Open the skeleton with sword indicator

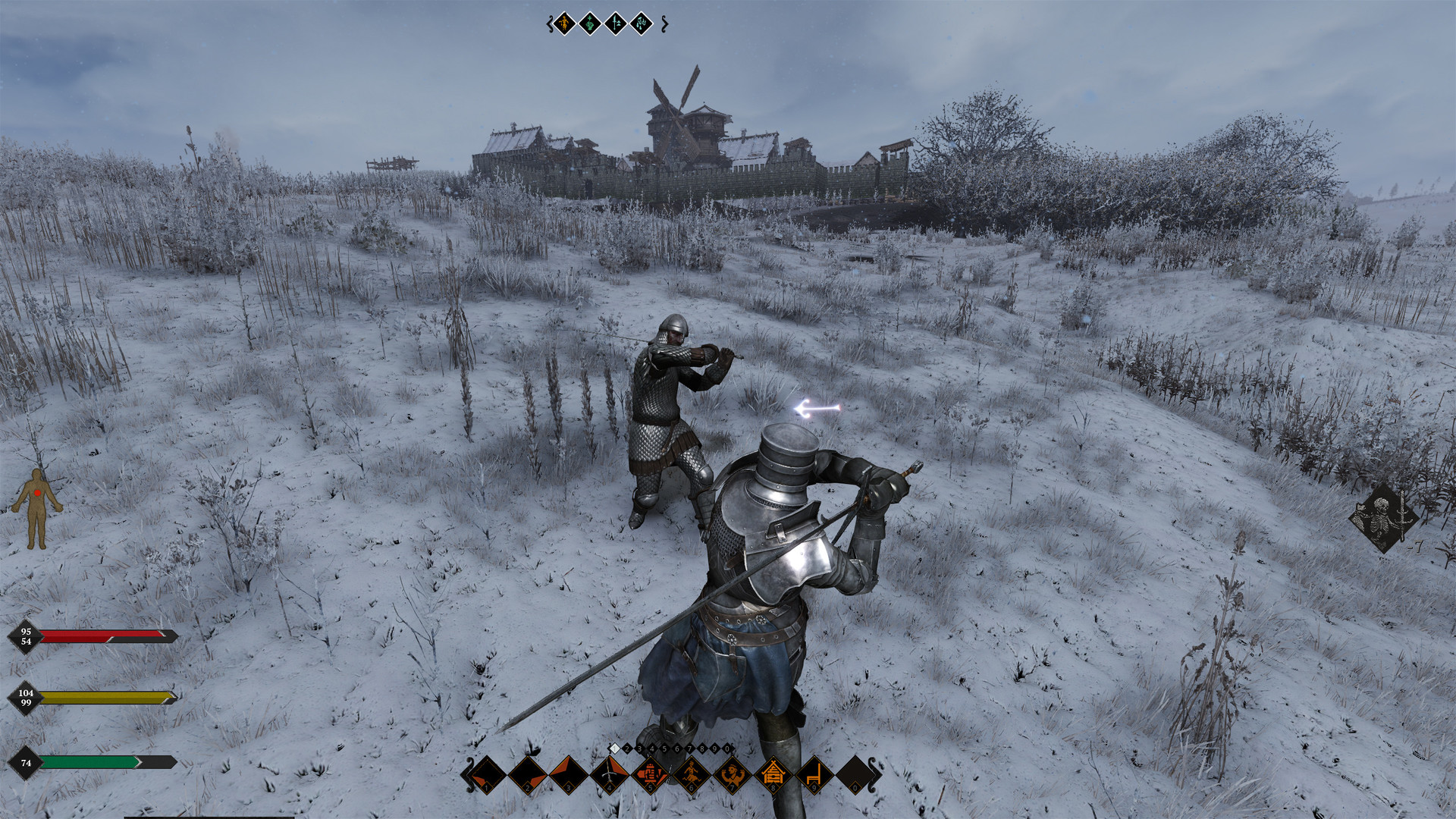point(1383,519)
